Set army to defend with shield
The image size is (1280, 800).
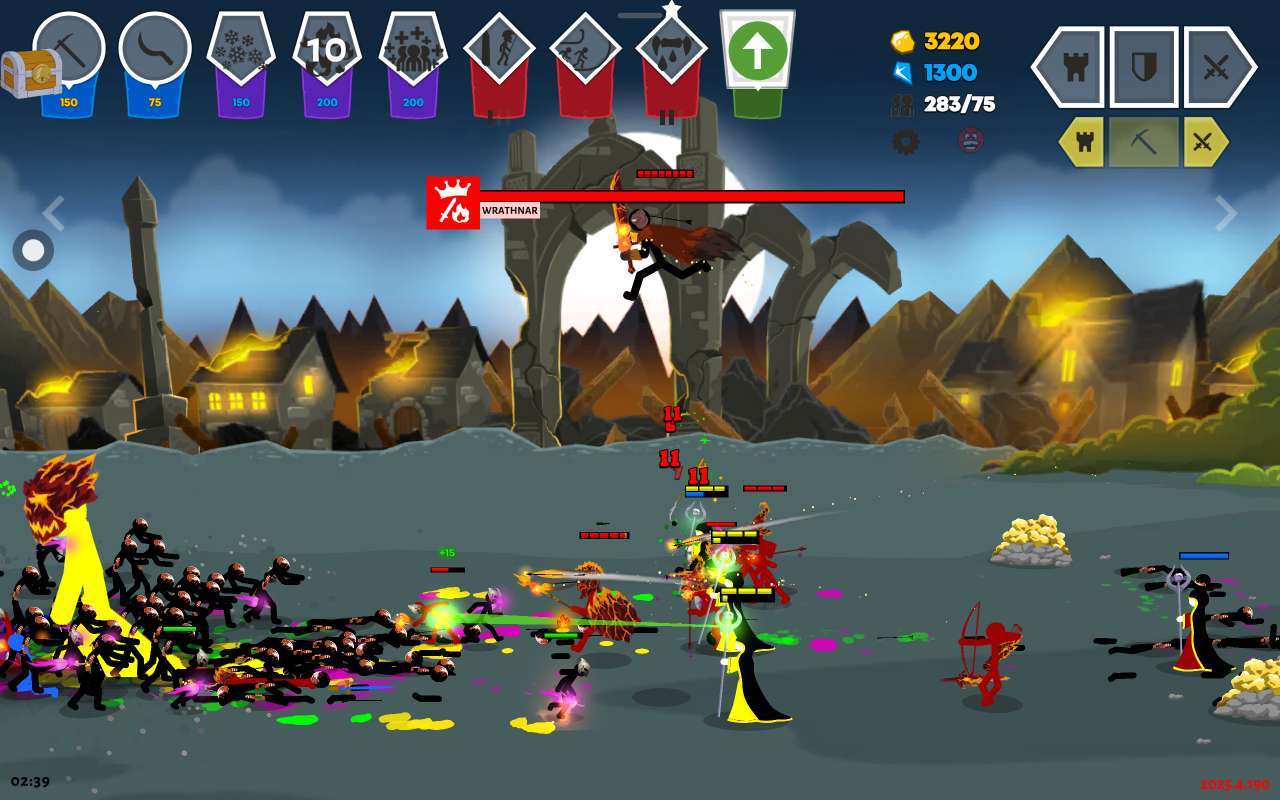click(1143, 67)
